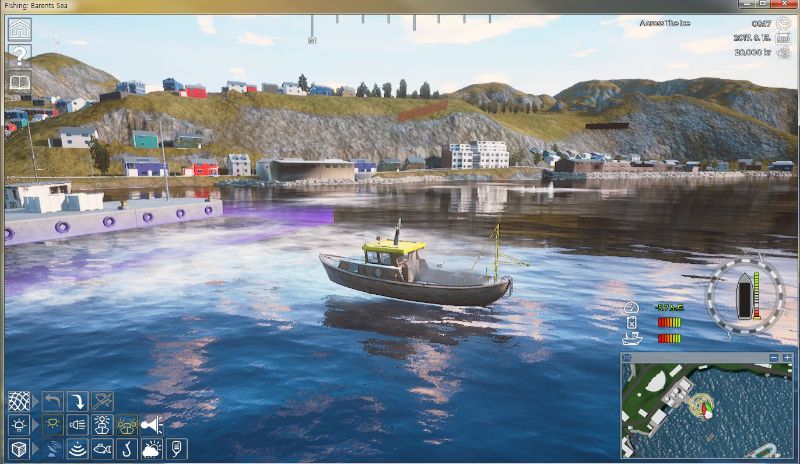Select the lamp lights category icon
This screenshot has height=464, width=800.
19,425
